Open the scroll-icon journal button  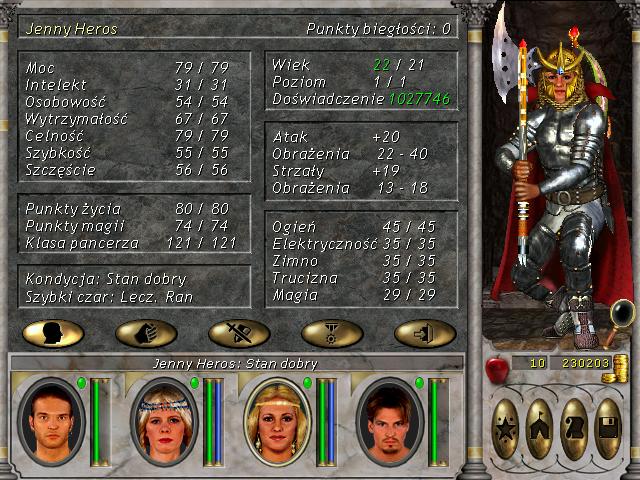click(574, 429)
